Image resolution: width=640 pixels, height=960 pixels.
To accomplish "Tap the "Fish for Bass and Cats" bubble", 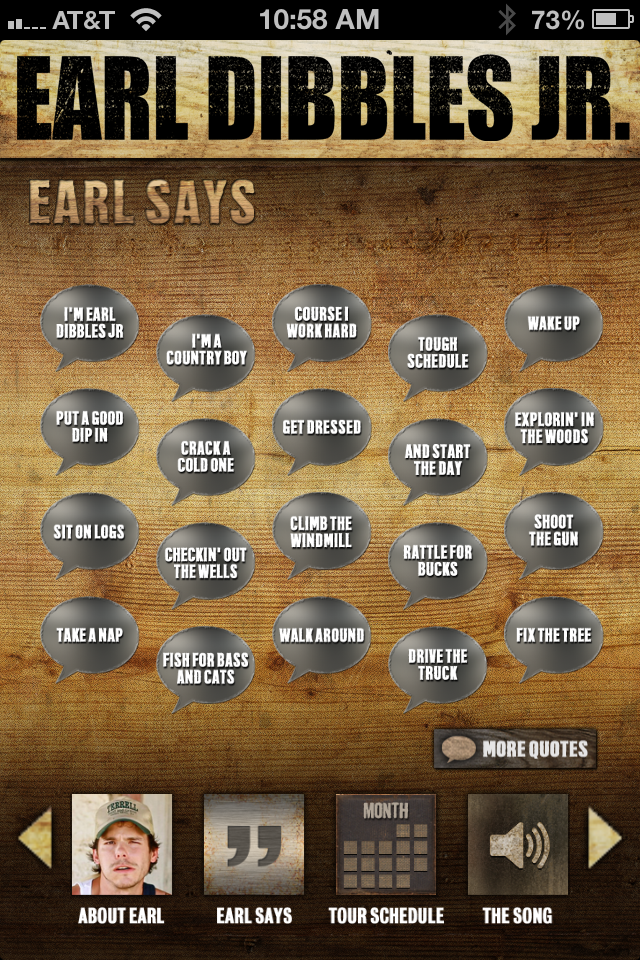I will pos(206,668).
